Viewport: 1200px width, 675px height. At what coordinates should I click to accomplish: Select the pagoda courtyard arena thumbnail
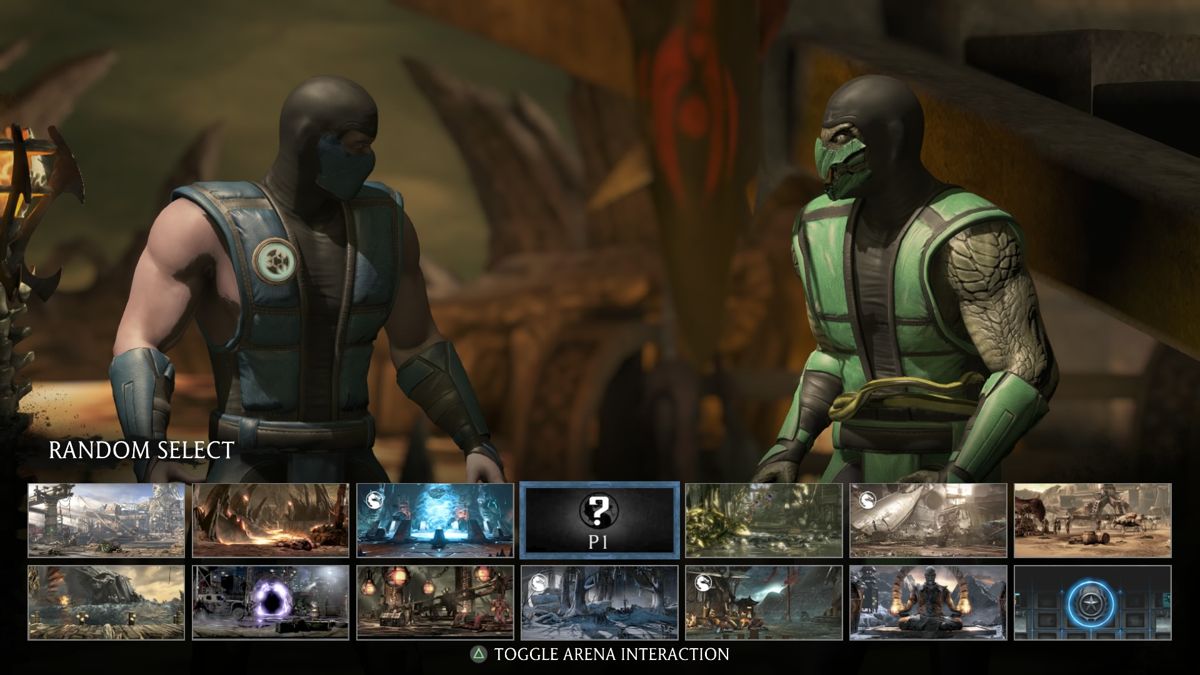point(764,602)
